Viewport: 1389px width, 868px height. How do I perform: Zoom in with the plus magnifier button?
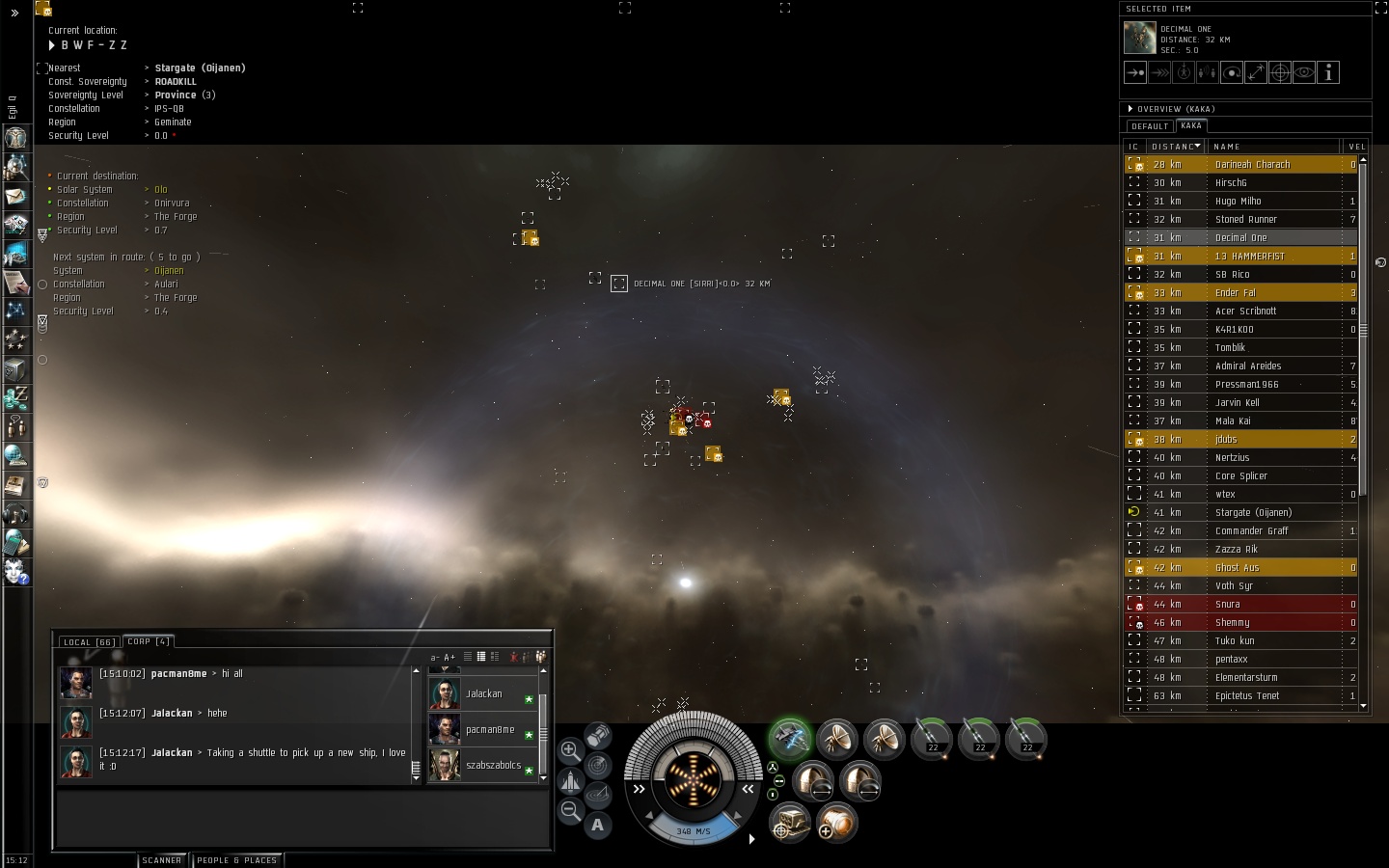(570, 750)
